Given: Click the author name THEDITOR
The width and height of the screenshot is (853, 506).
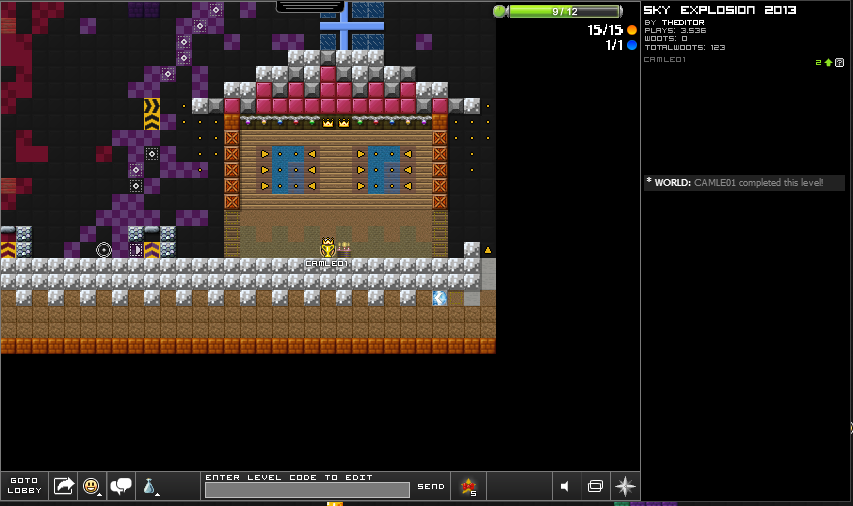Looking at the screenshot, I should tap(682, 22).
